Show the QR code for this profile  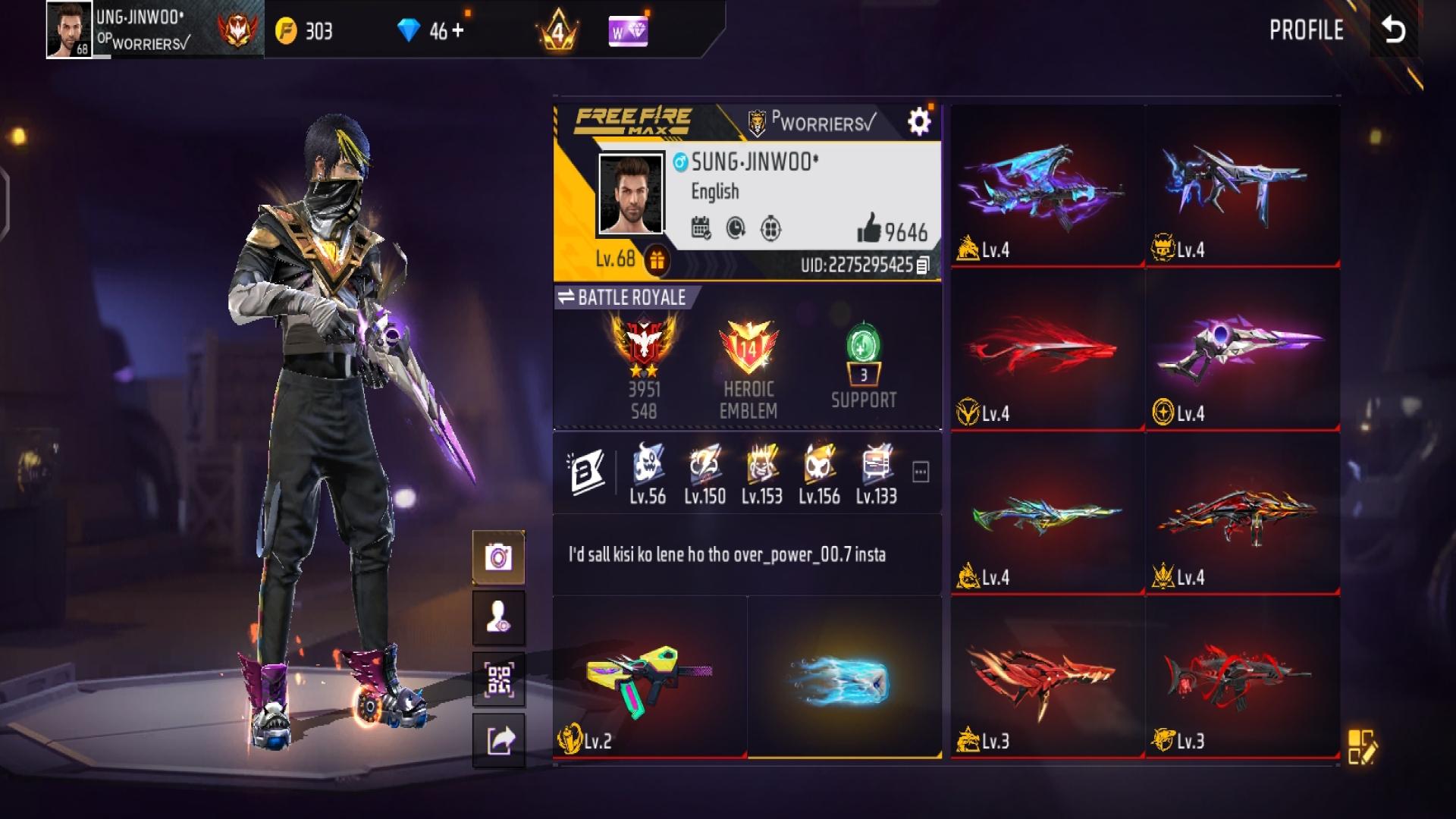tap(498, 679)
